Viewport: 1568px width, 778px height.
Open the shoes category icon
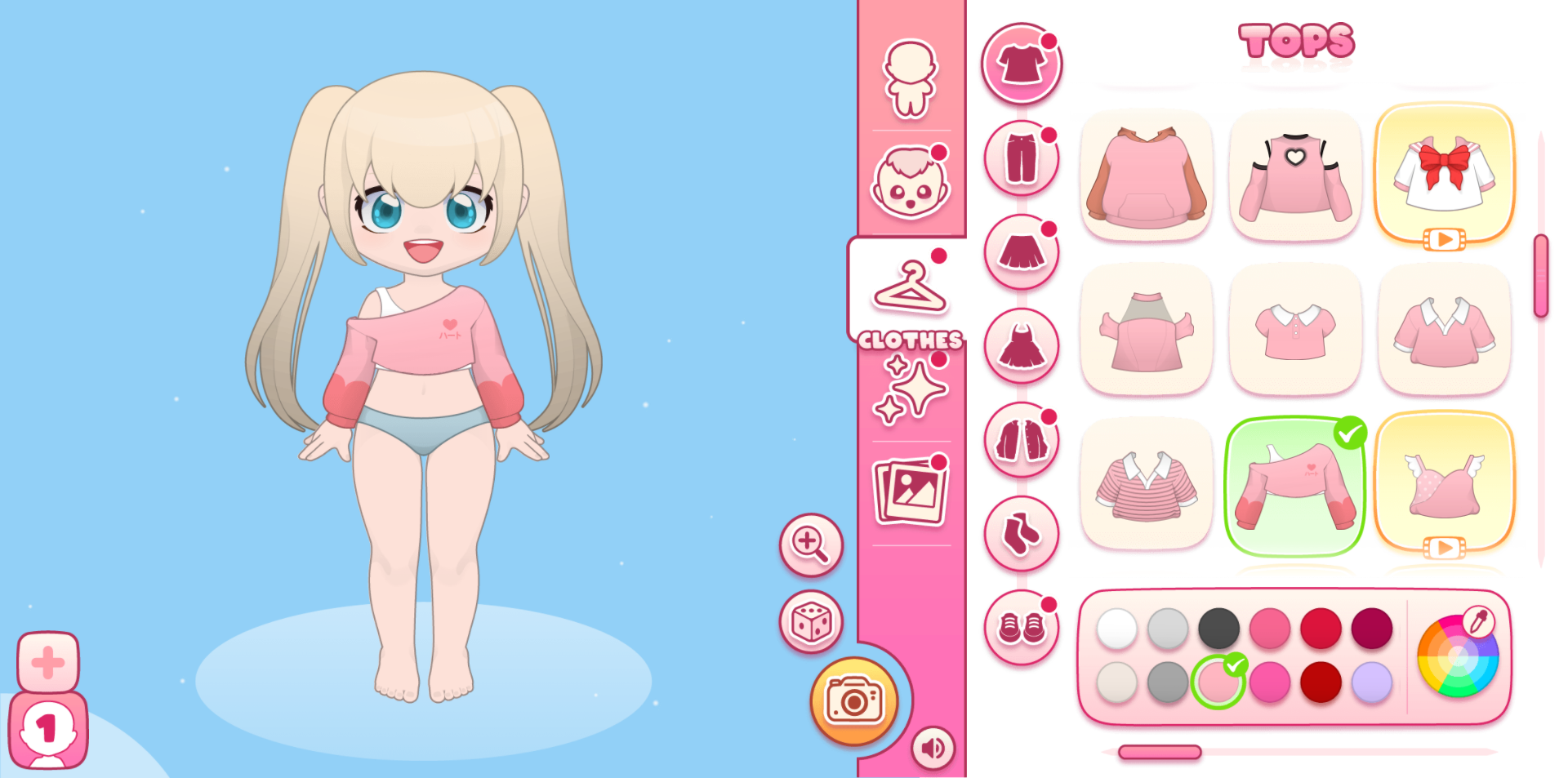tap(1022, 629)
